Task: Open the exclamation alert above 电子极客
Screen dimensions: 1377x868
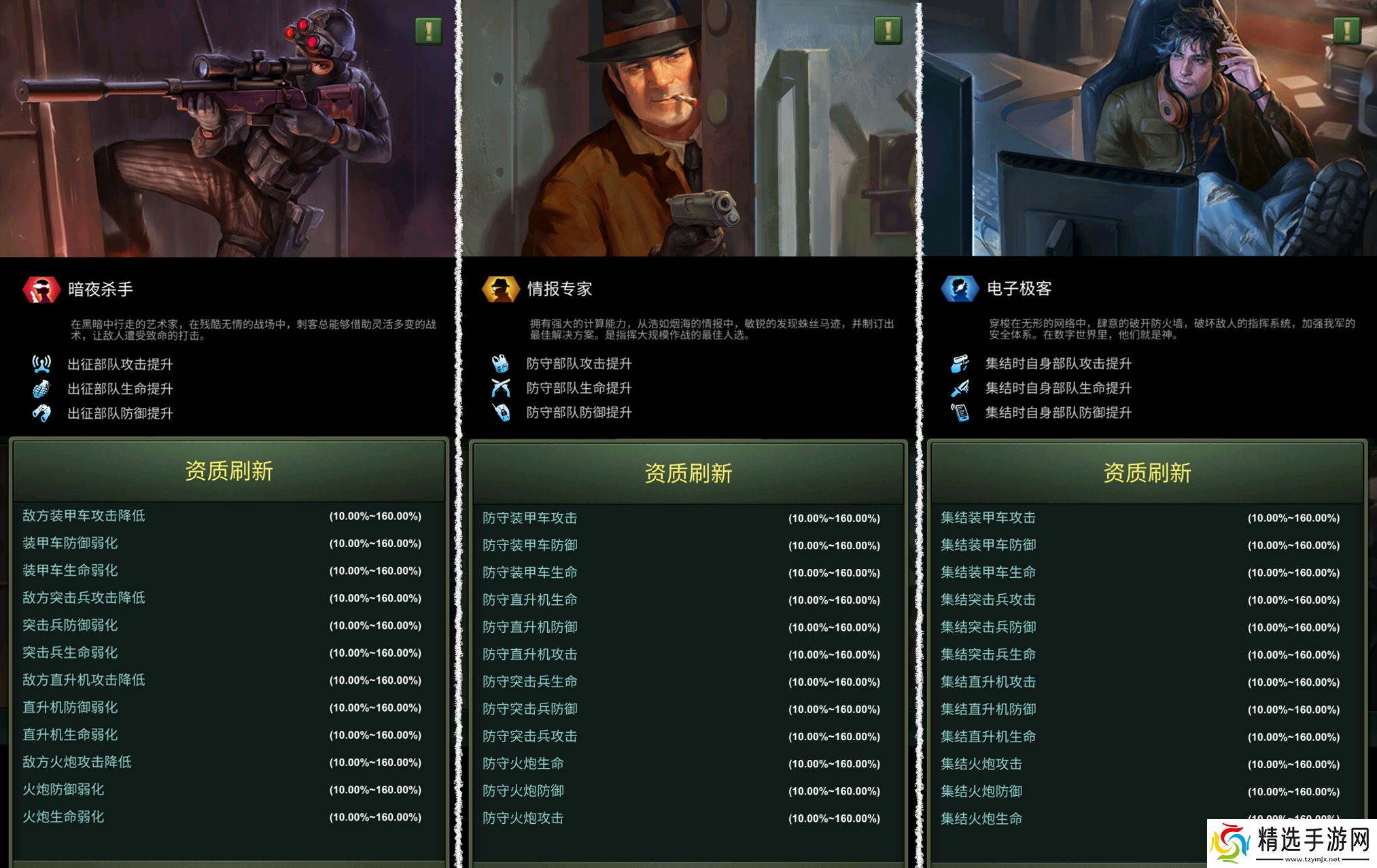Action: 1346,30
